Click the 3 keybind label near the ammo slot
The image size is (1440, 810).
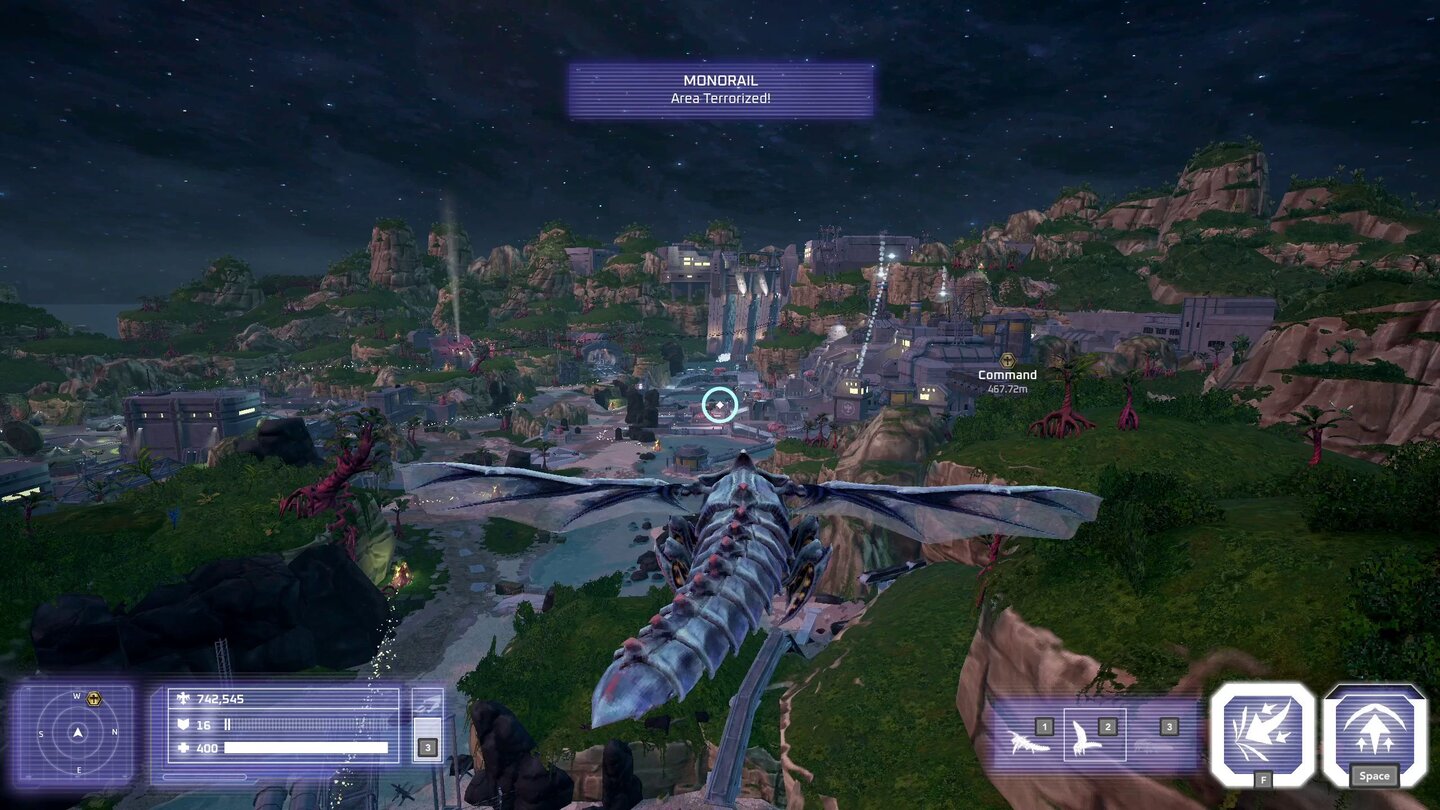[x=428, y=745]
